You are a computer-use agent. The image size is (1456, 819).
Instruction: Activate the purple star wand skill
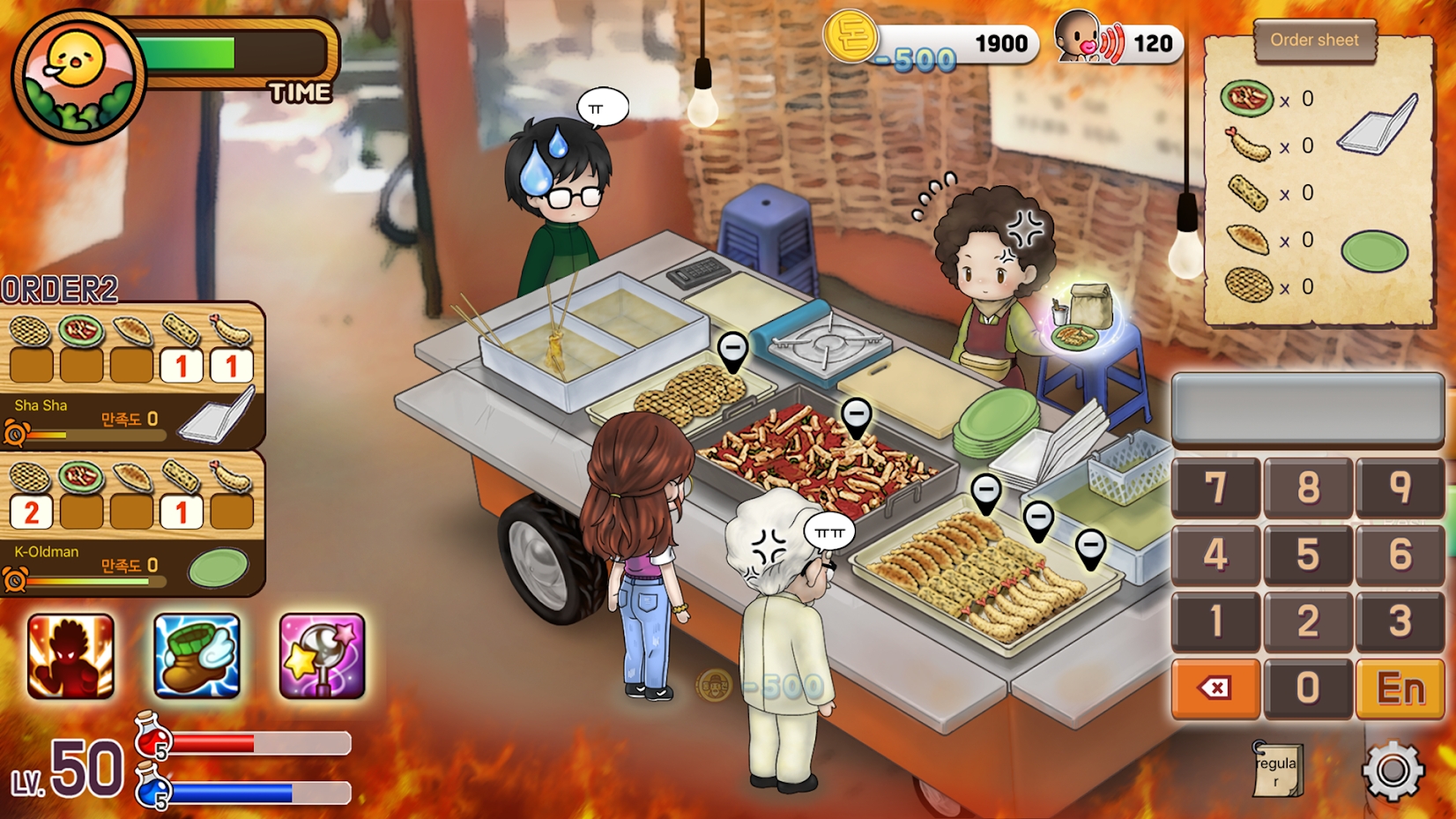coord(322,657)
